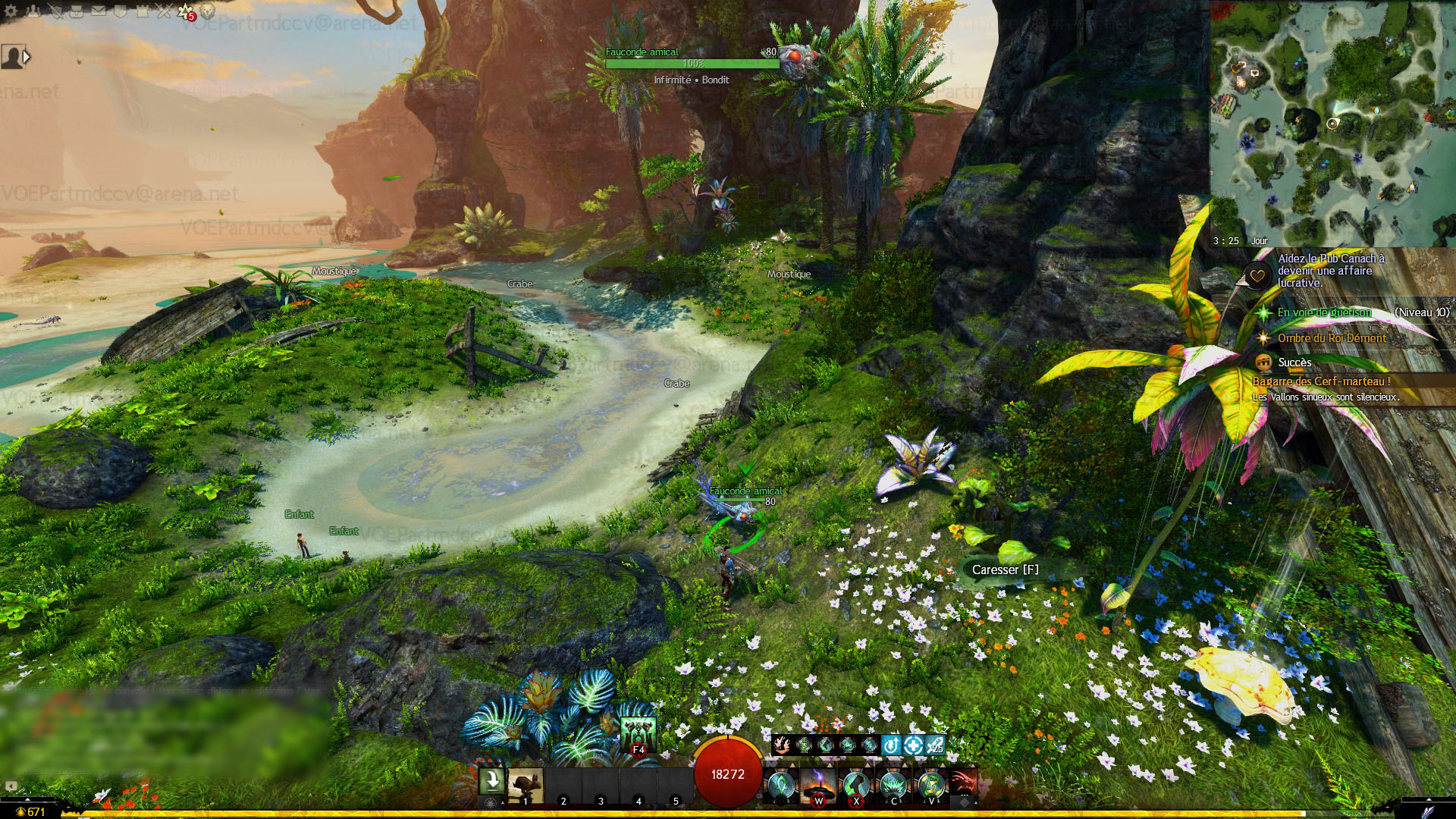This screenshot has height=819, width=1456.
Task: Use the lightning trap skill bound to W
Action: click(x=818, y=786)
